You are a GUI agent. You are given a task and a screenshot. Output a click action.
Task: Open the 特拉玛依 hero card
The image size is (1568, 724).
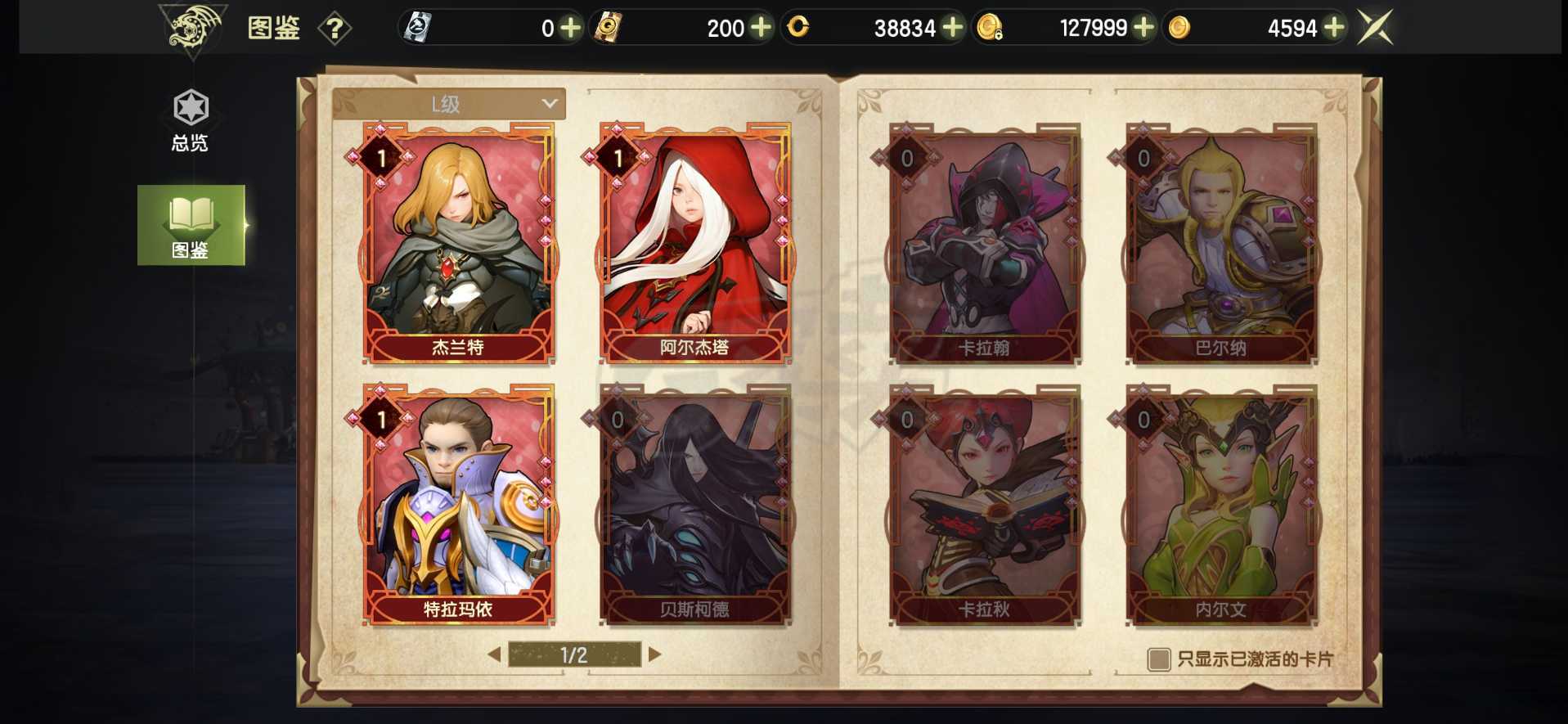[458, 503]
